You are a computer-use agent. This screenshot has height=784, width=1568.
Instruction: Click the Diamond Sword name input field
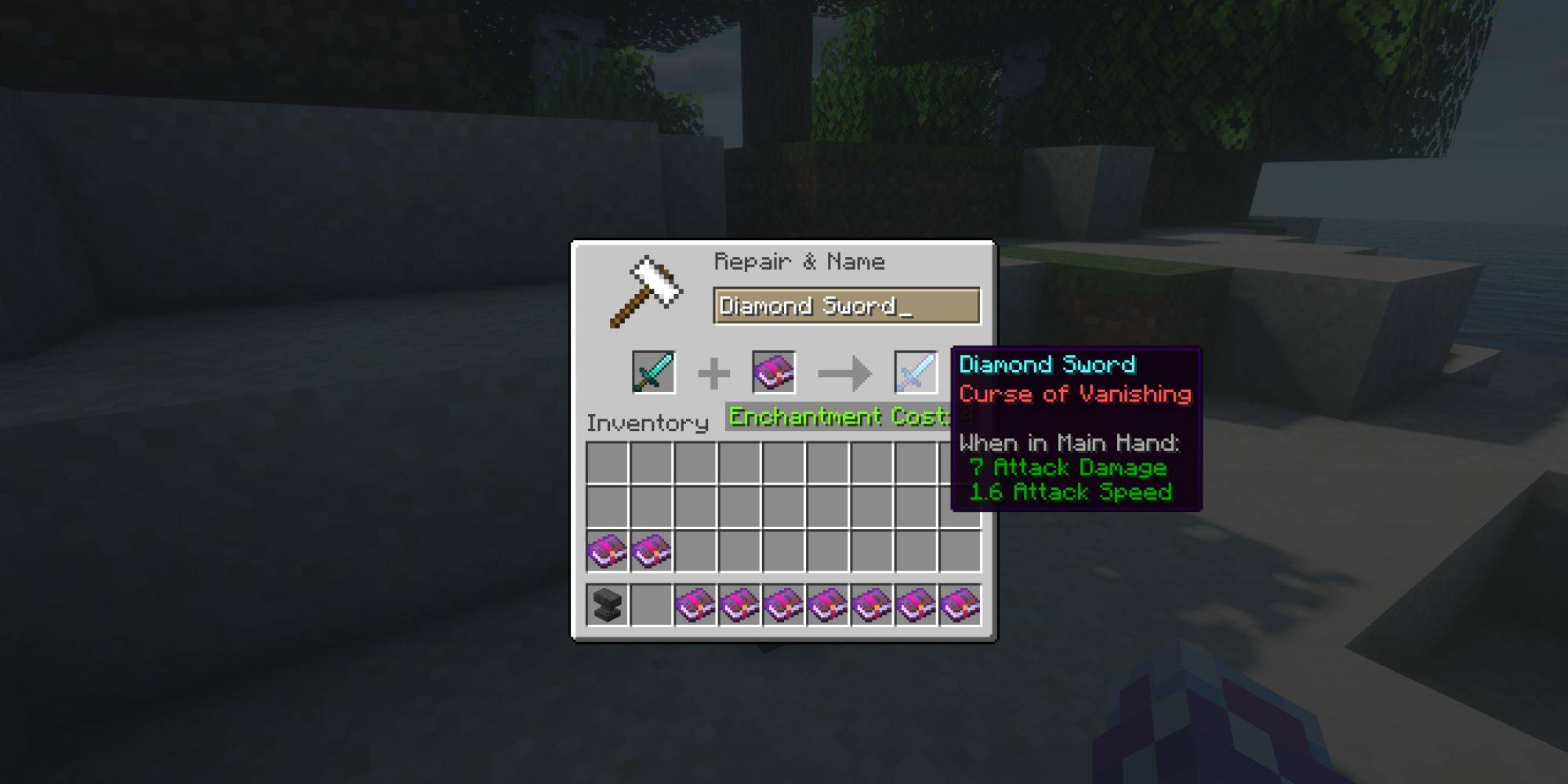tap(847, 307)
